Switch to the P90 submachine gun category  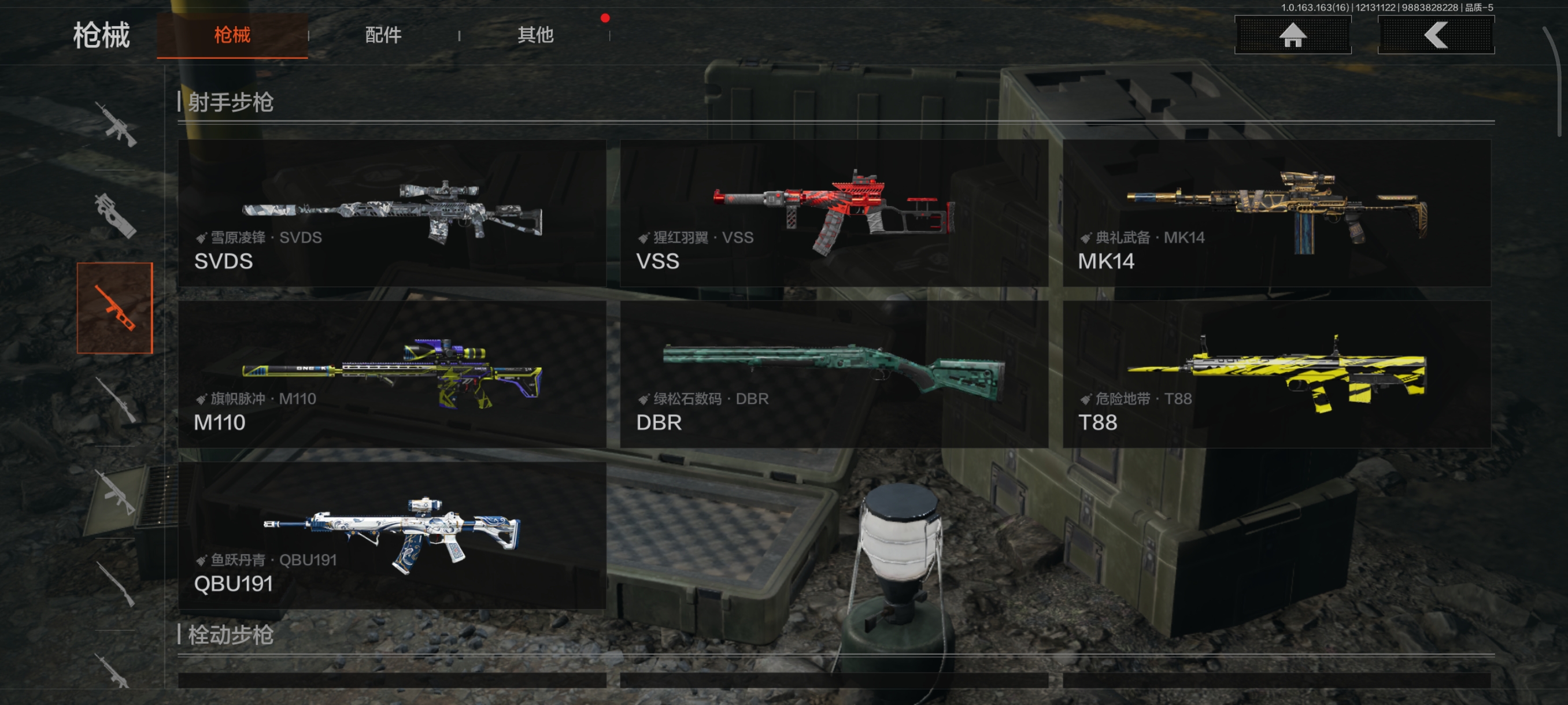pos(115,216)
